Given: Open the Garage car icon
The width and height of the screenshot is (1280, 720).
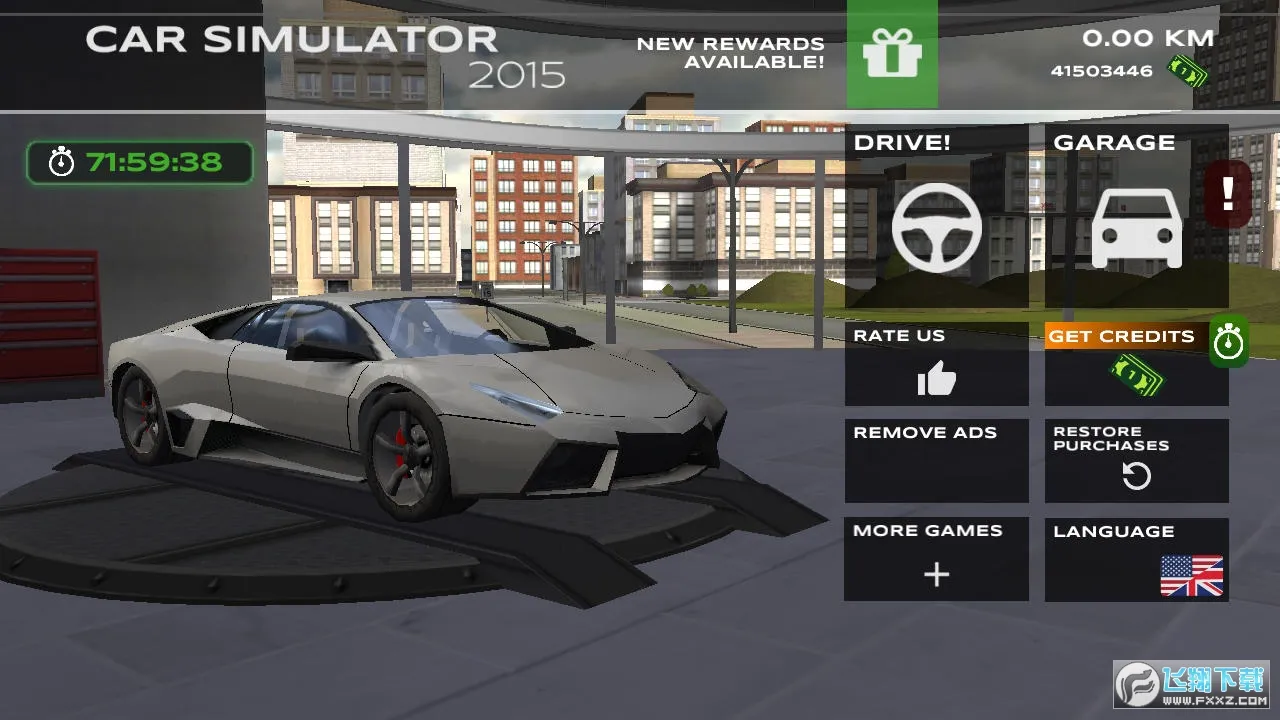Looking at the screenshot, I should pos(1136,227).
